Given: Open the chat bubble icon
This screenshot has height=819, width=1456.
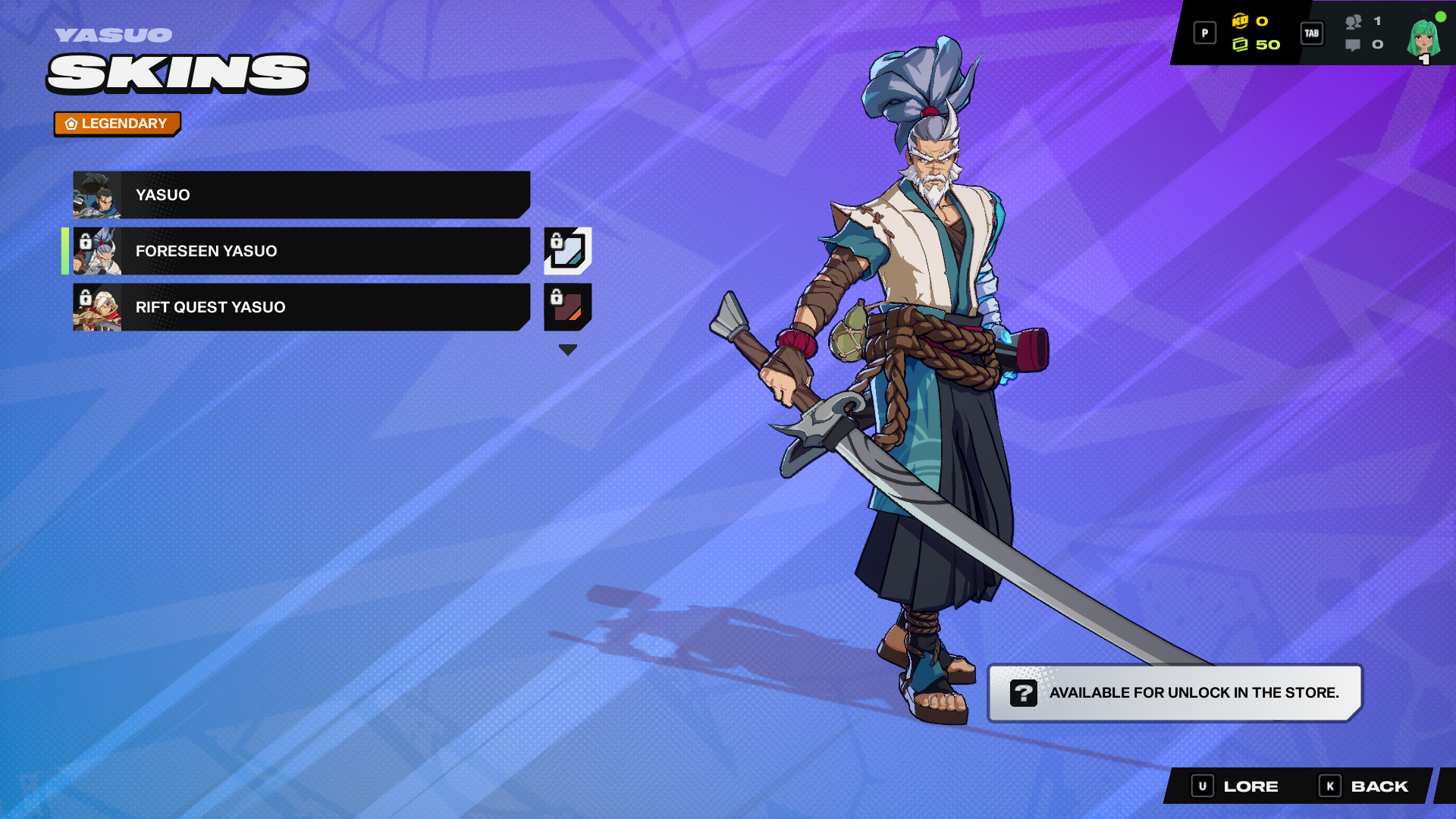Looking at the screenshot, I should click(1354, 45).
